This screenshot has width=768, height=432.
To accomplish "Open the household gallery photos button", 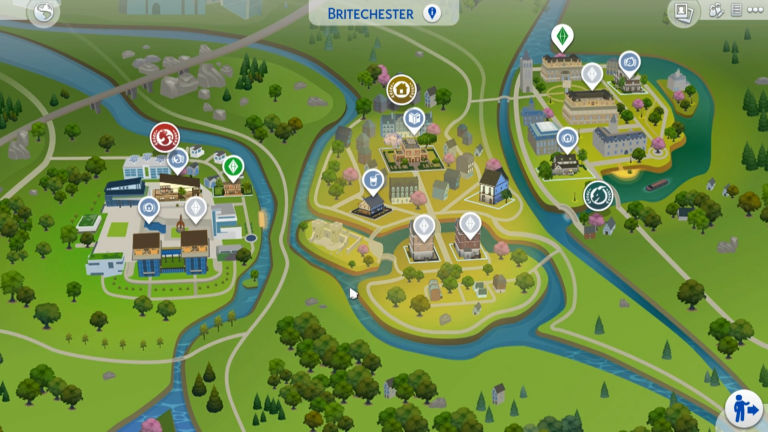I will 684,12.
